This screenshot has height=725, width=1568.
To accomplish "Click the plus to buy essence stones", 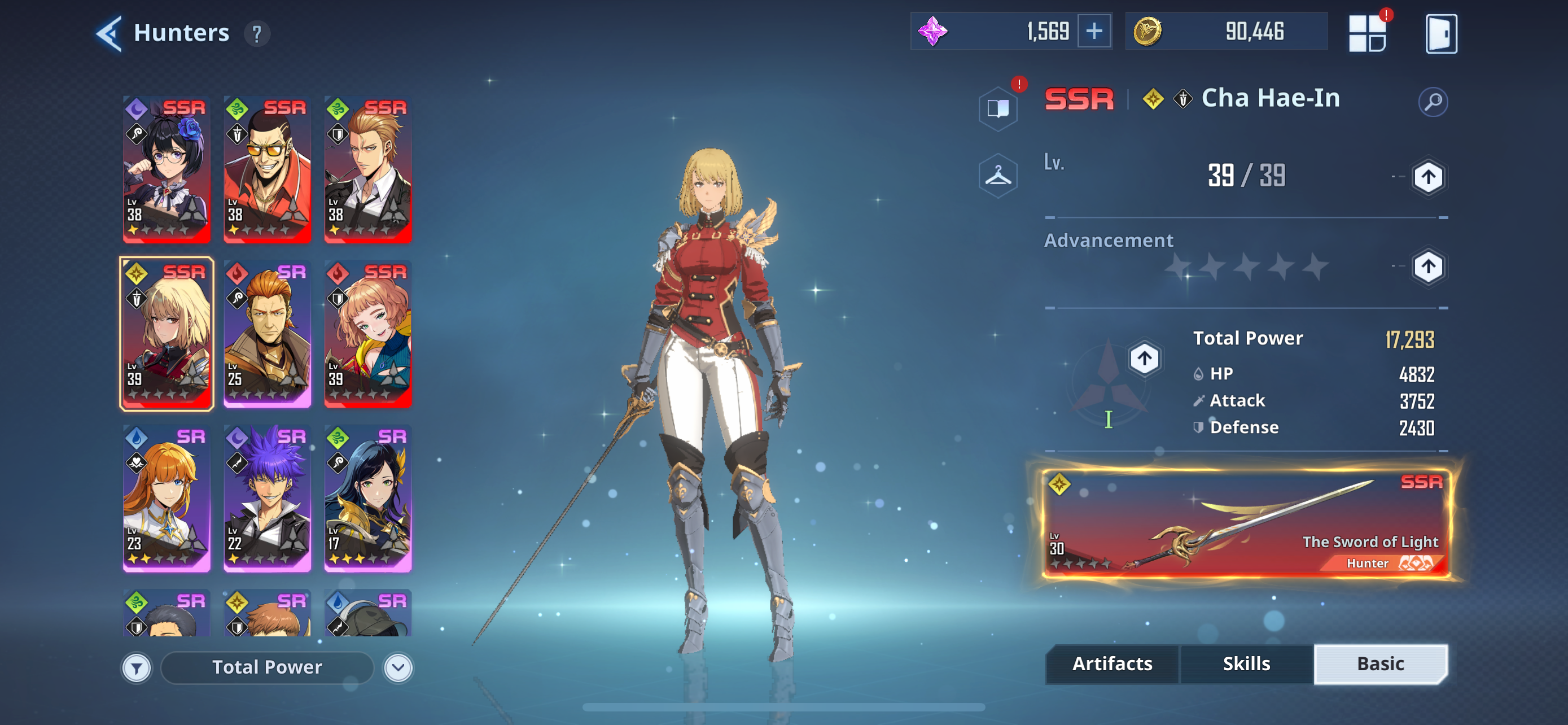I will 1096,30.
